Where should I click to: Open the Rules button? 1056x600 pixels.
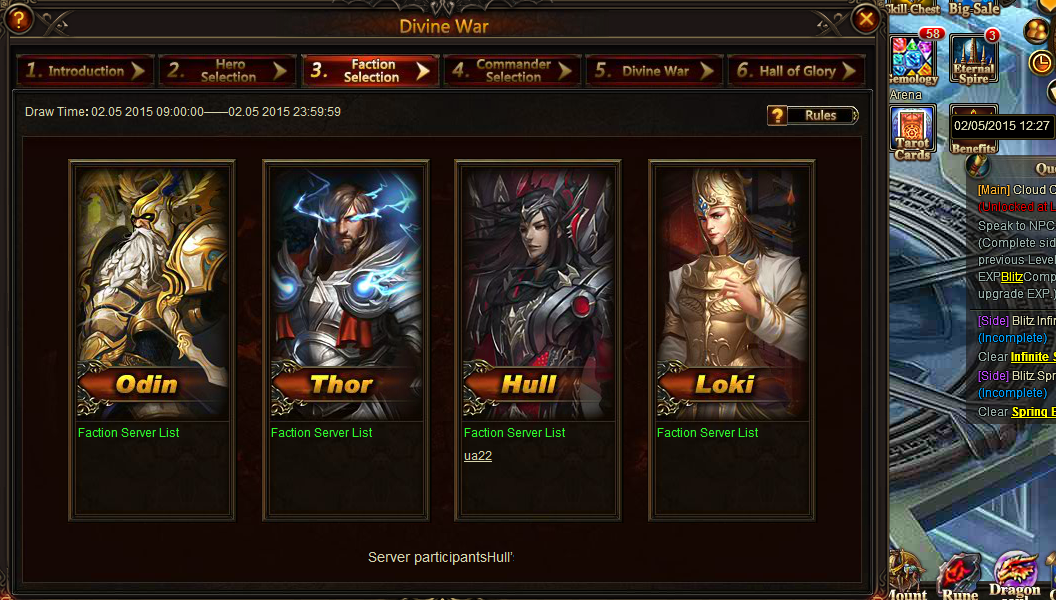(x=813, y=116)
